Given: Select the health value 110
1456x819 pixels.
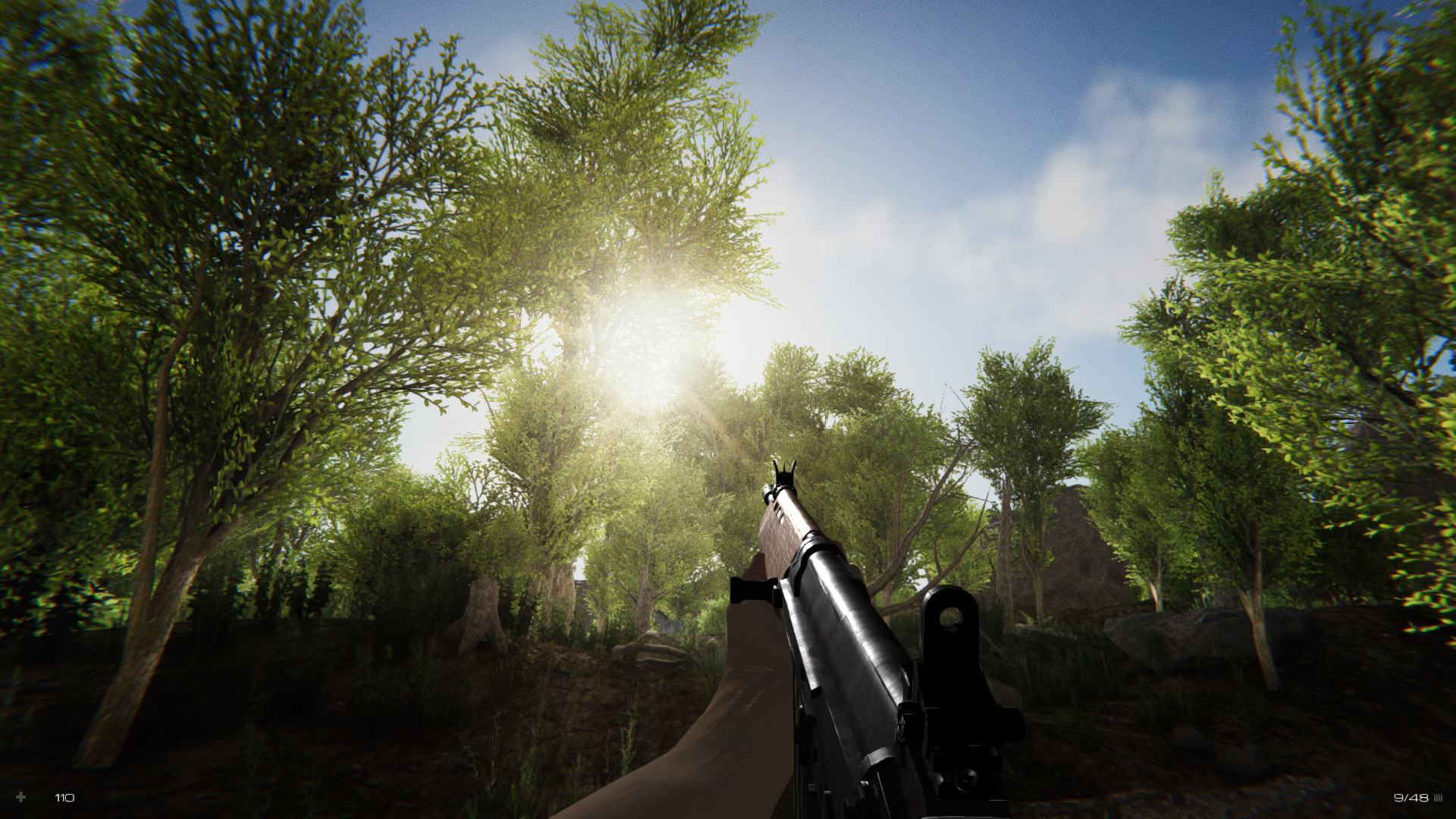Looking at the screenshot, I should 64,798.
